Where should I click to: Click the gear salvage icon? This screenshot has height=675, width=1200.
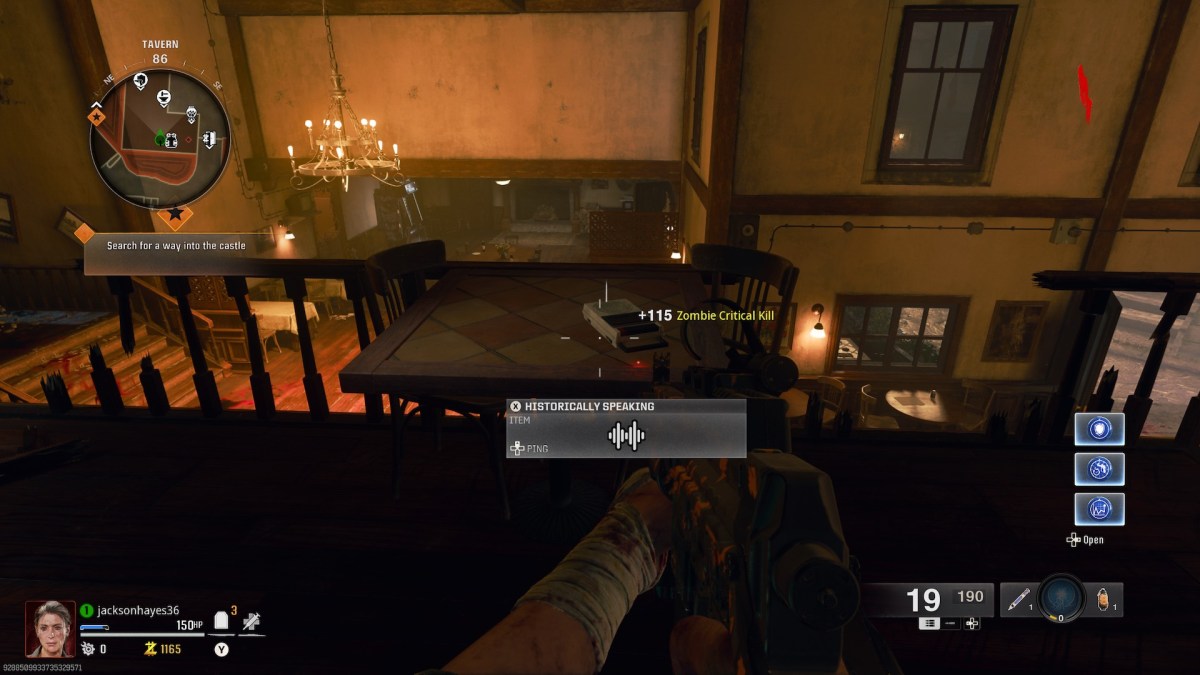pyautogui.click(x=87, y=649)
